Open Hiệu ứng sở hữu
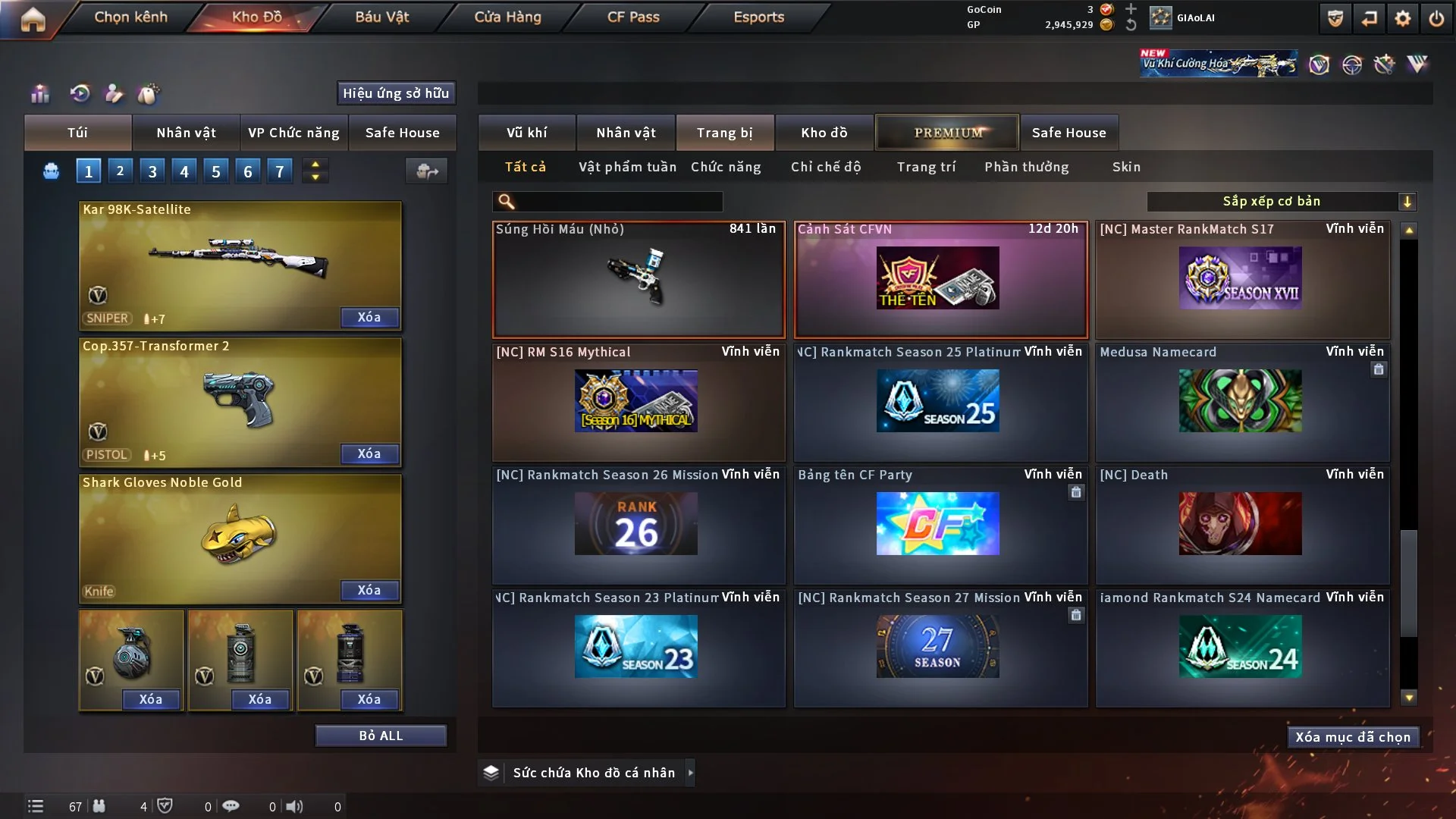This screenshot has width=1456, height=819. (396, 93)
